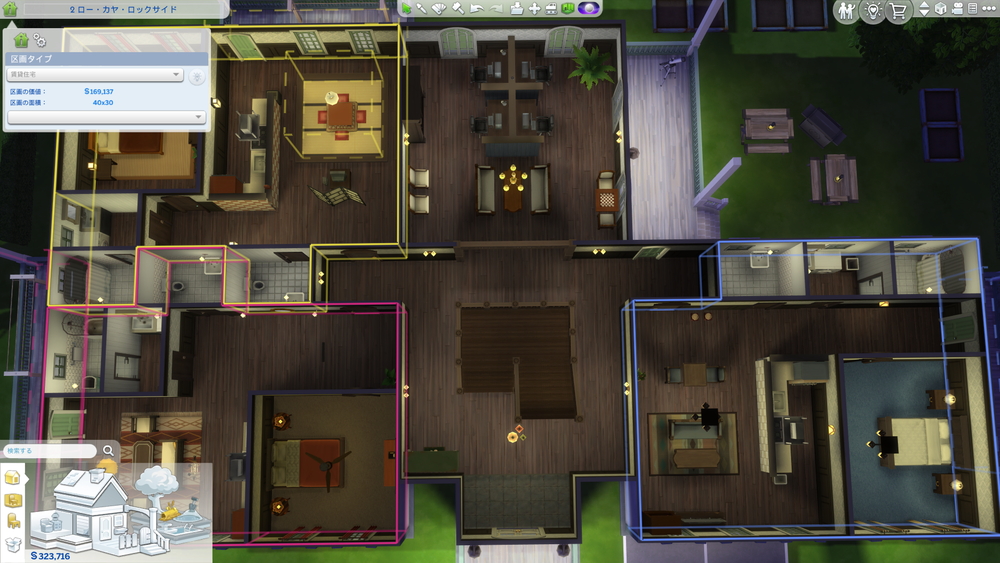
Task: Select the sledgehammer demolish tool
Action: click(456, 9)
